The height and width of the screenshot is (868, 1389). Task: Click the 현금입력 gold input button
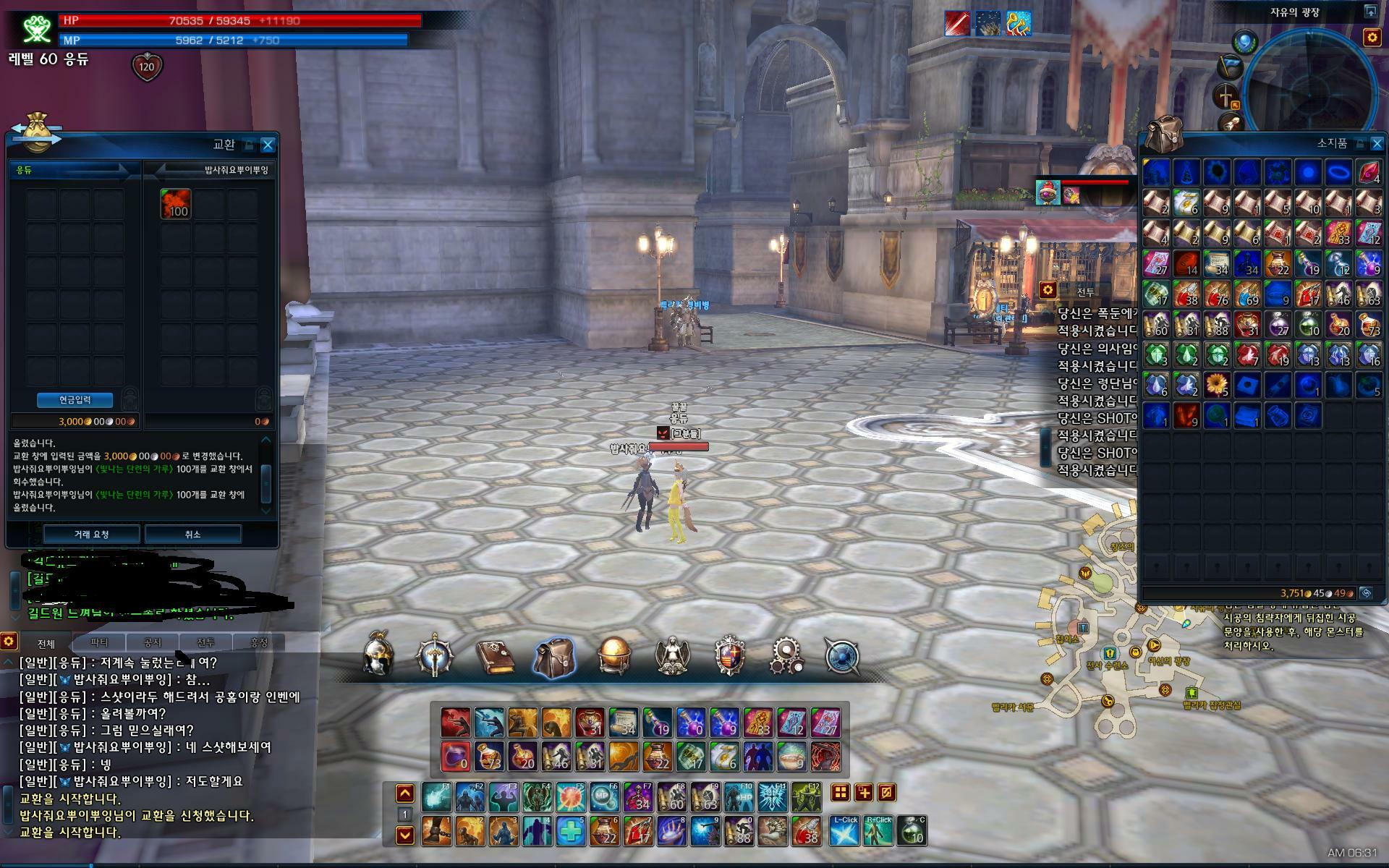pos(75,400)
